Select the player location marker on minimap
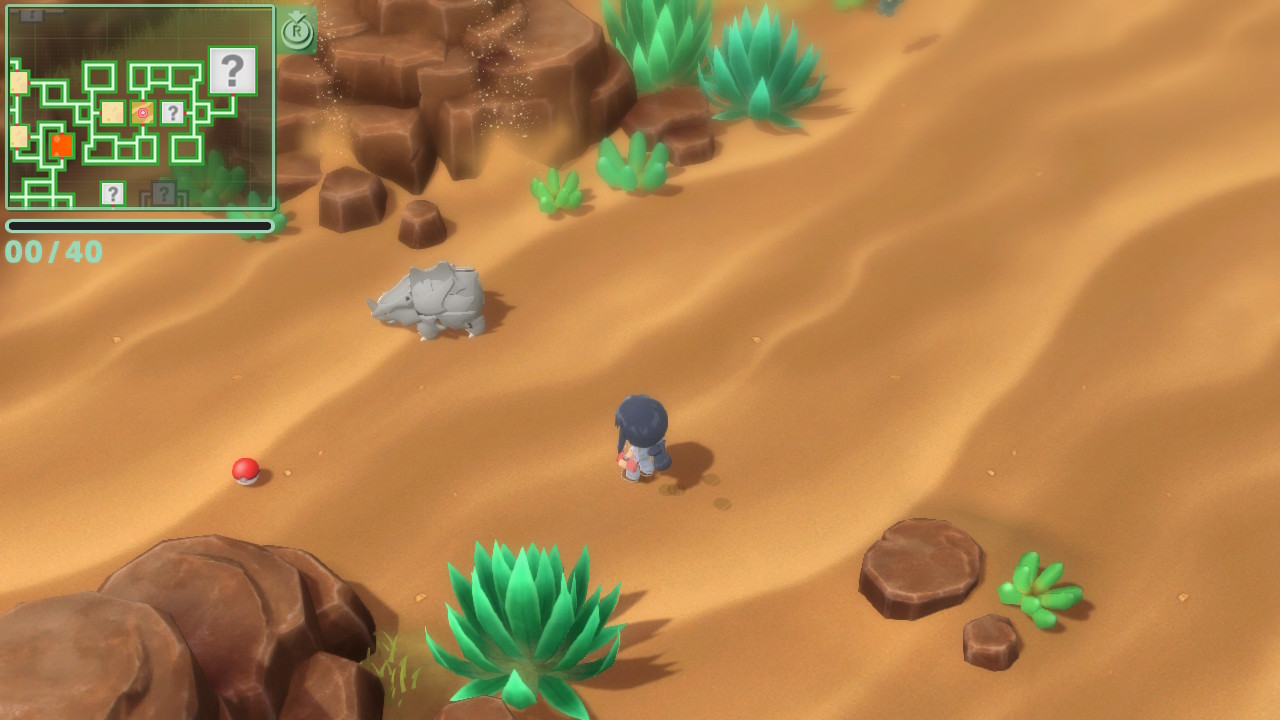This screenshot has height=720, width=1280. click(x=143, y=113)
